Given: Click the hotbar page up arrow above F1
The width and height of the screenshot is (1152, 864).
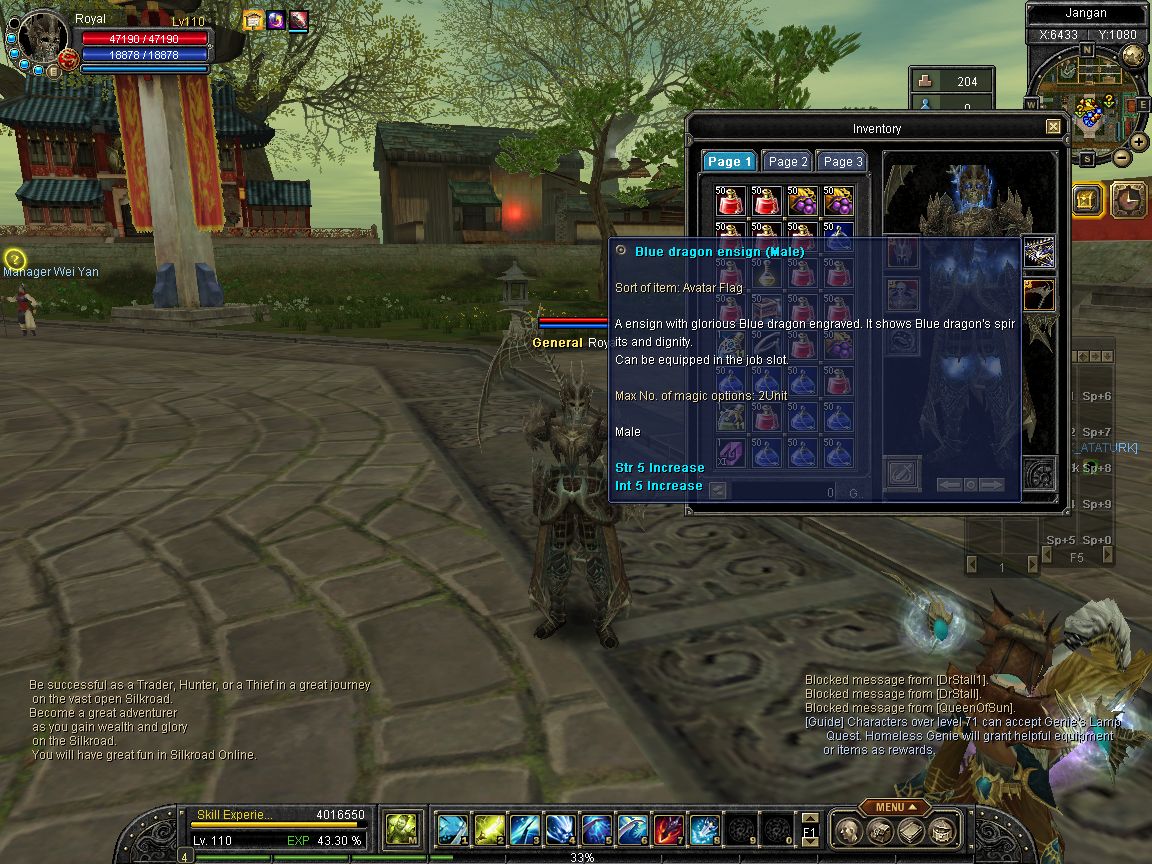Looking at the screenshot, I should (810, 819).
